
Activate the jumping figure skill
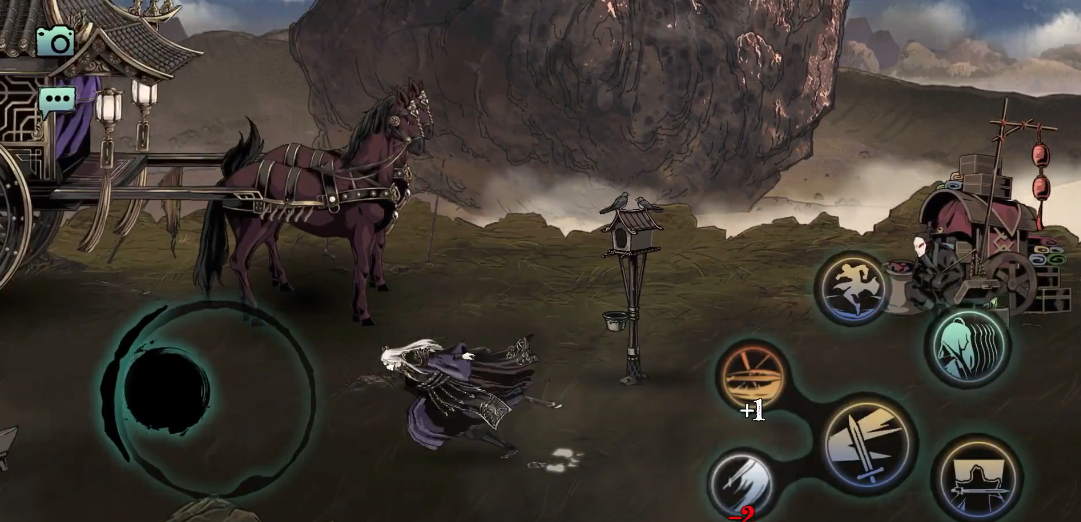coord(853,288)
